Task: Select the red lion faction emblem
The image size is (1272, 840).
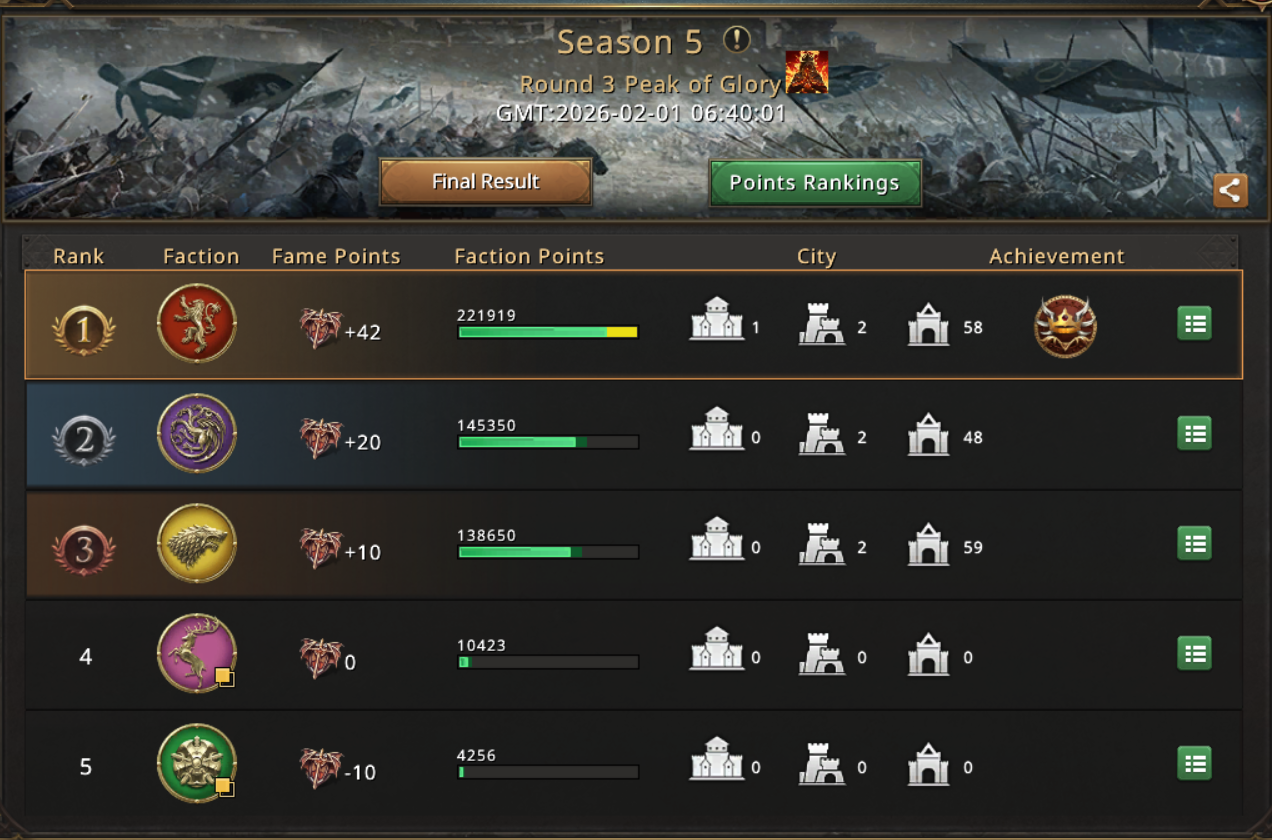Action: coord(197,324)
